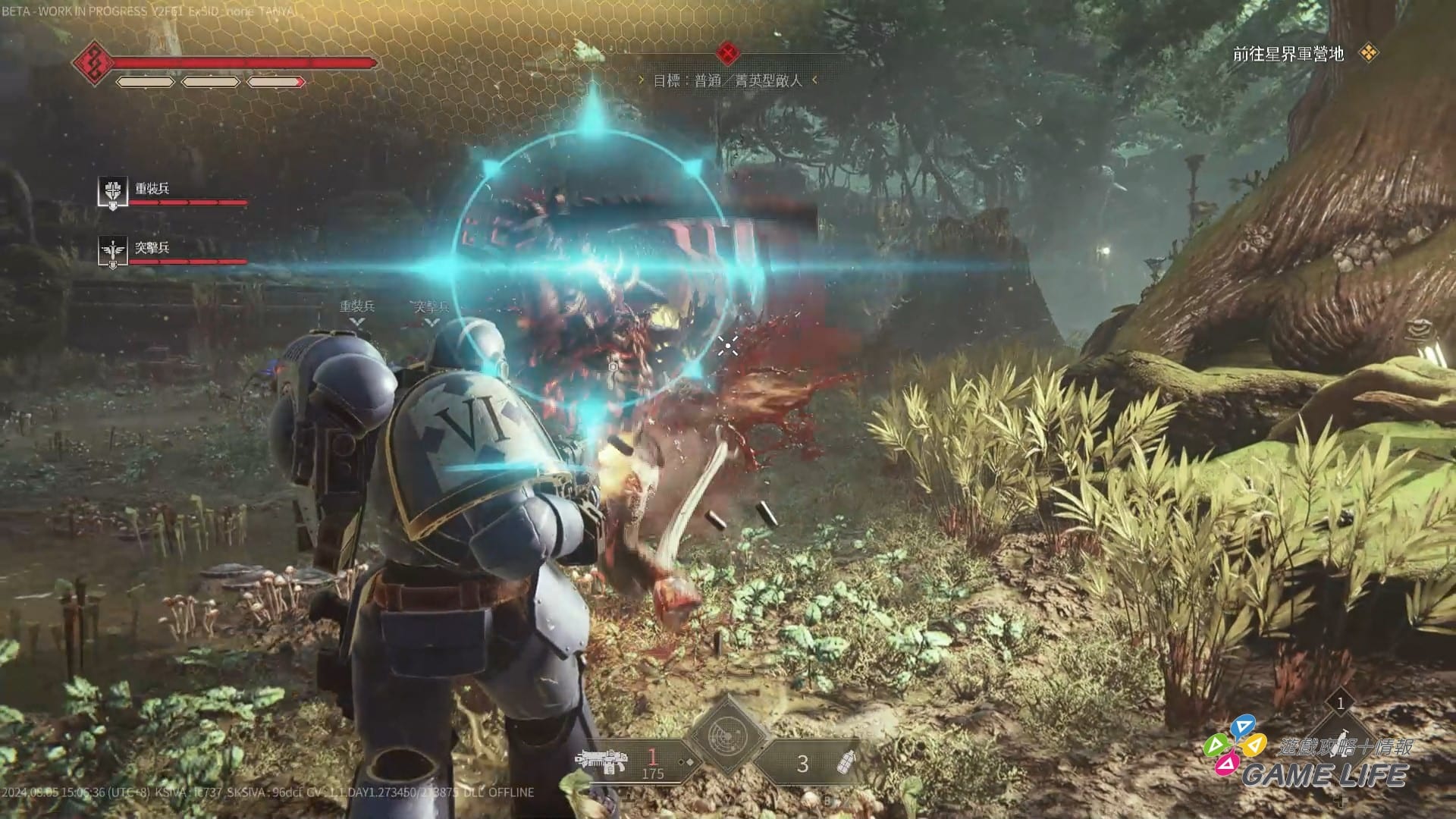1456x819 pixels.
Task: Click the red player emblem by the health bar
Action: (x=93, y=61)
